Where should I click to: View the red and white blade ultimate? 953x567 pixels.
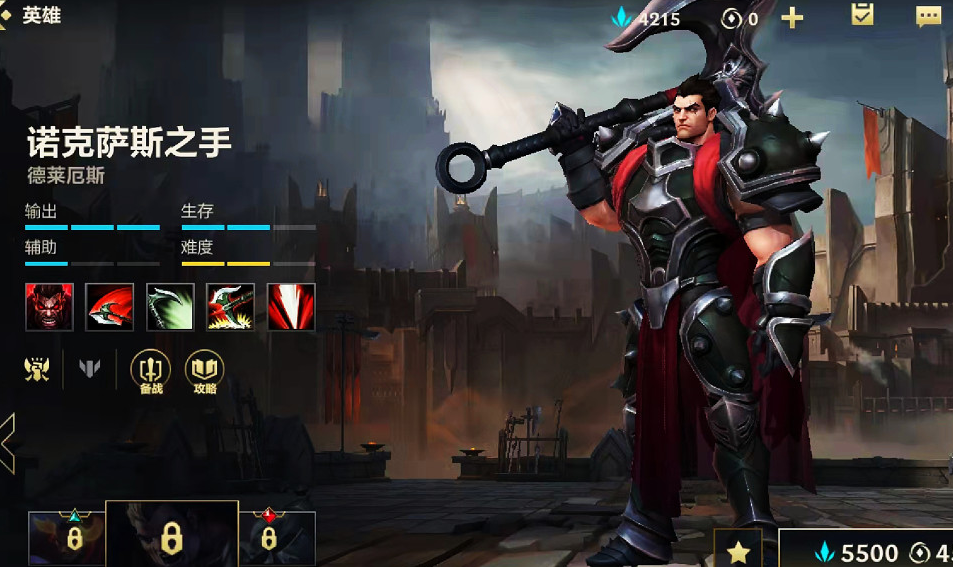291,307
